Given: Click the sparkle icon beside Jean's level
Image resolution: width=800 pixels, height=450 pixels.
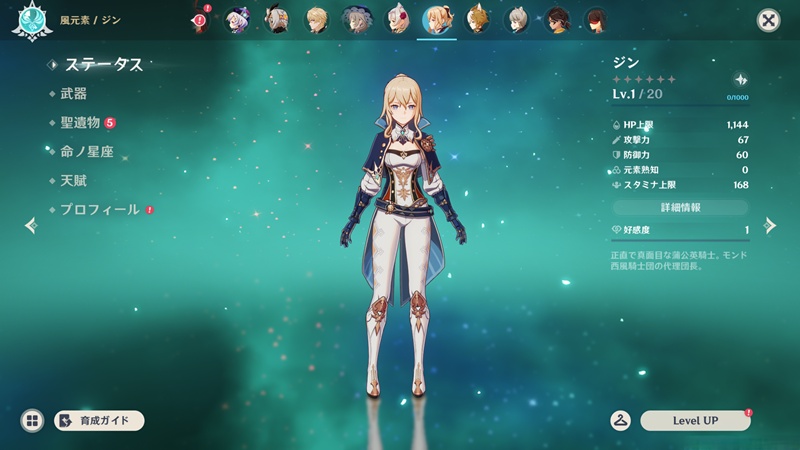Looking at the screenshot, I should click(740, 79).
